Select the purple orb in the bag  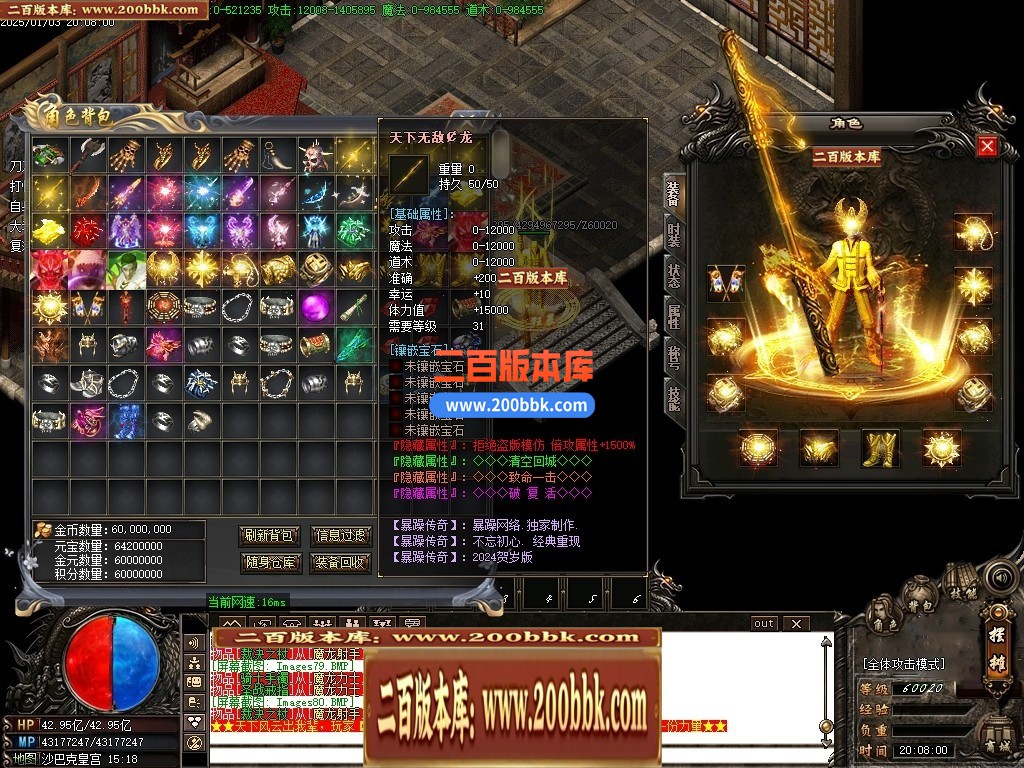(x=315, y=307)
